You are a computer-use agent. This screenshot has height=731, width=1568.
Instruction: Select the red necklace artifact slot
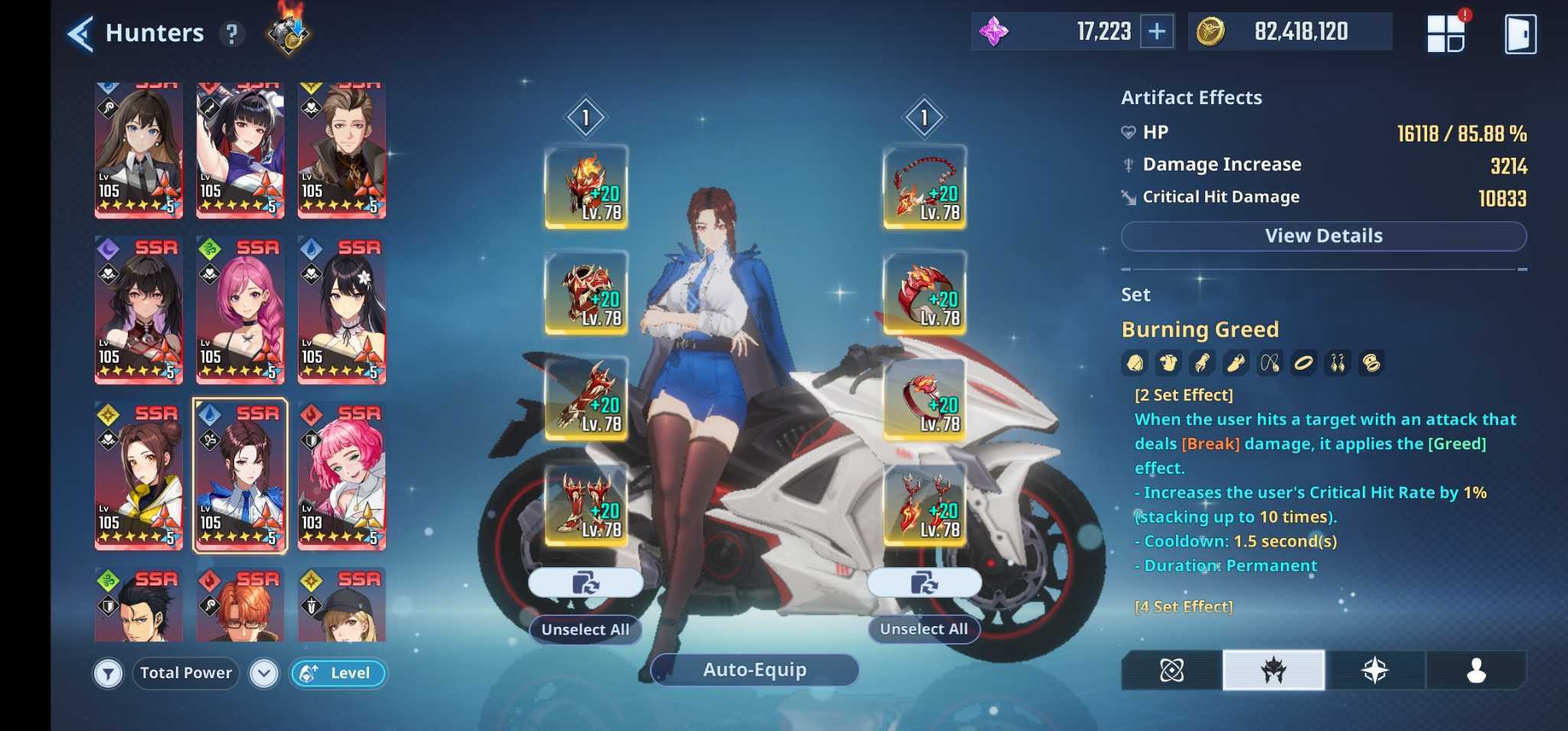click(924, 187)
